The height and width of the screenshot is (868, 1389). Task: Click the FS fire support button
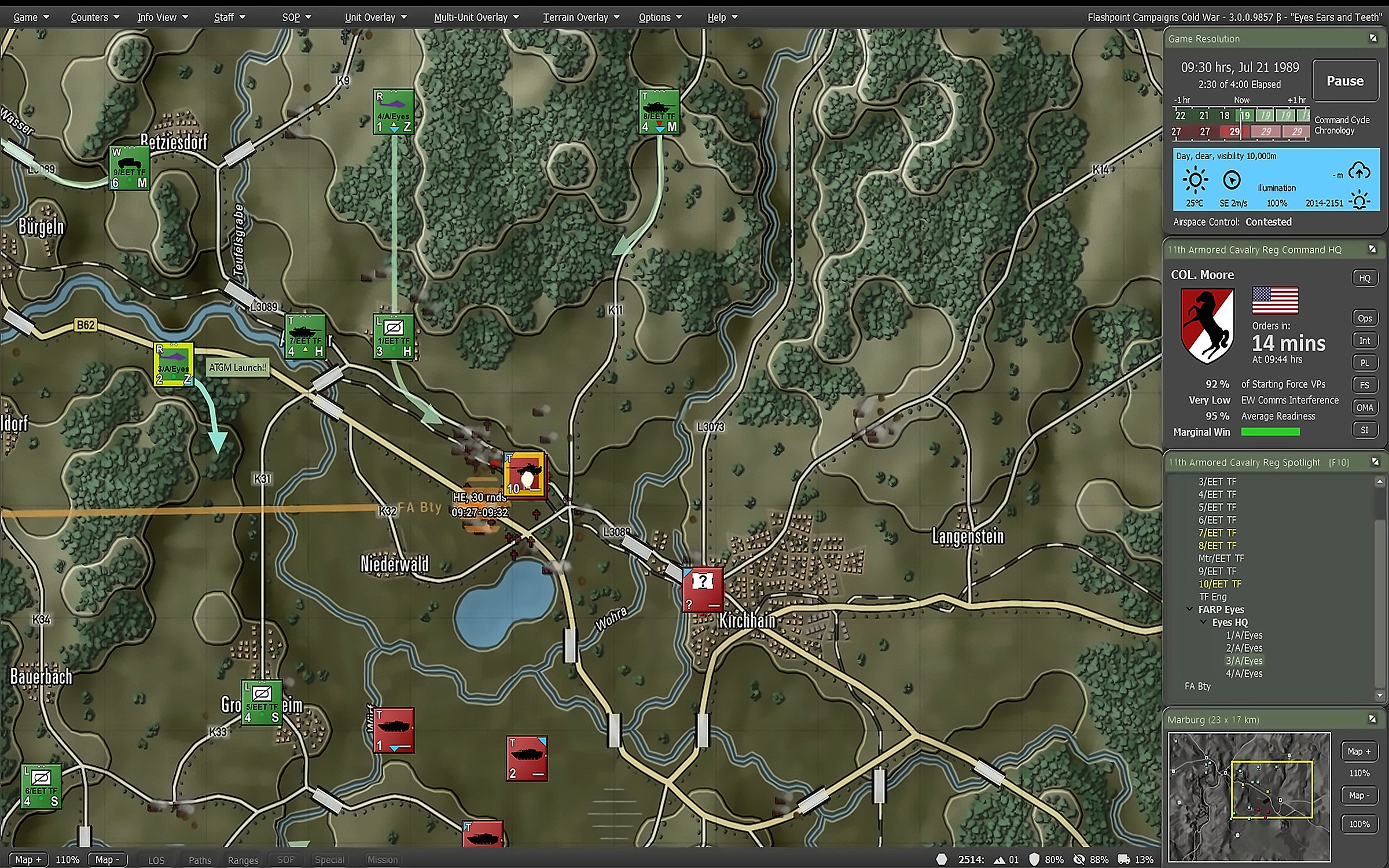click(x=1364, y=385)
